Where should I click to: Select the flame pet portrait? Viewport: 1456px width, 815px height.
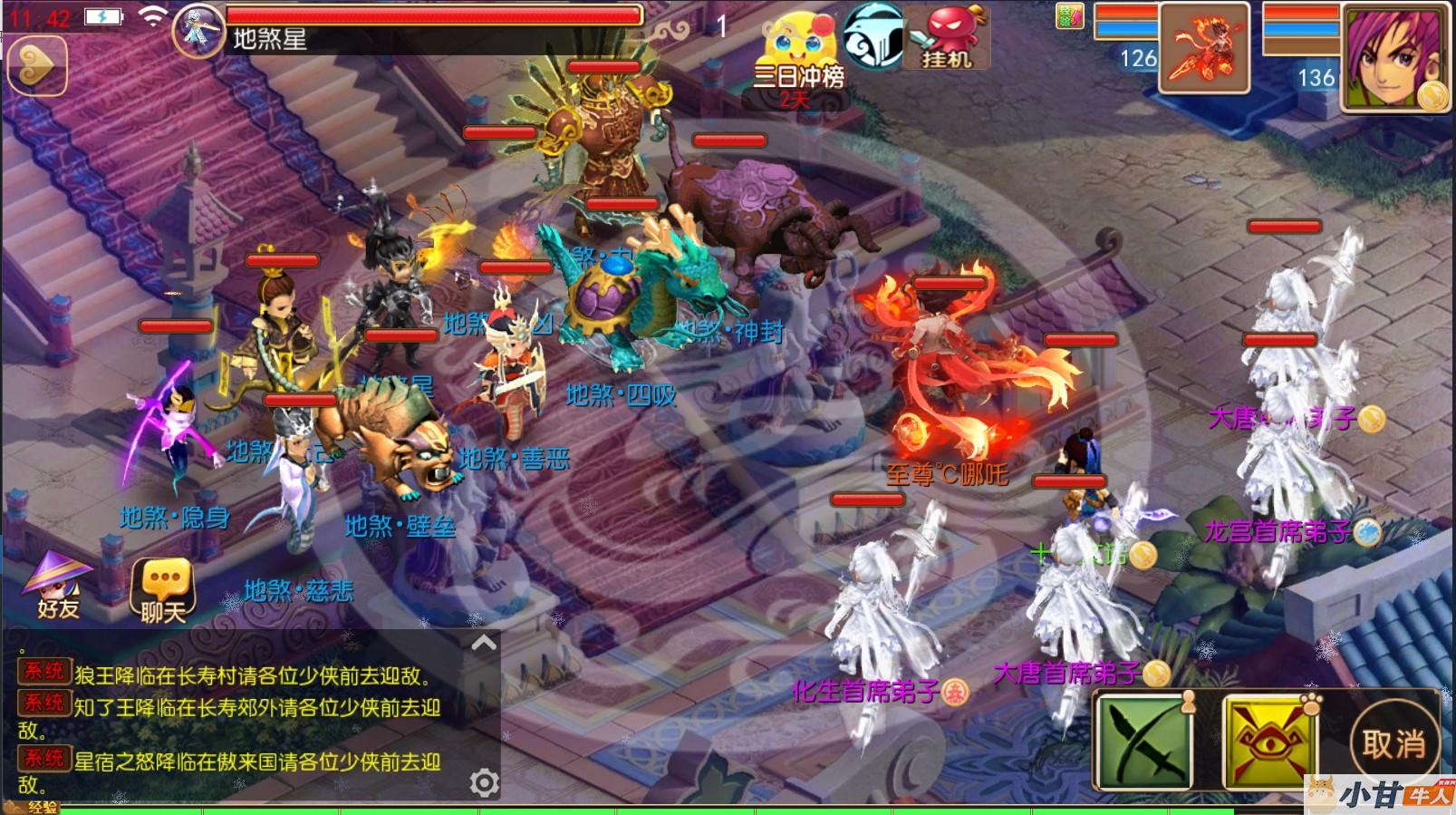pyautogui.click(x=1204, y=47)
